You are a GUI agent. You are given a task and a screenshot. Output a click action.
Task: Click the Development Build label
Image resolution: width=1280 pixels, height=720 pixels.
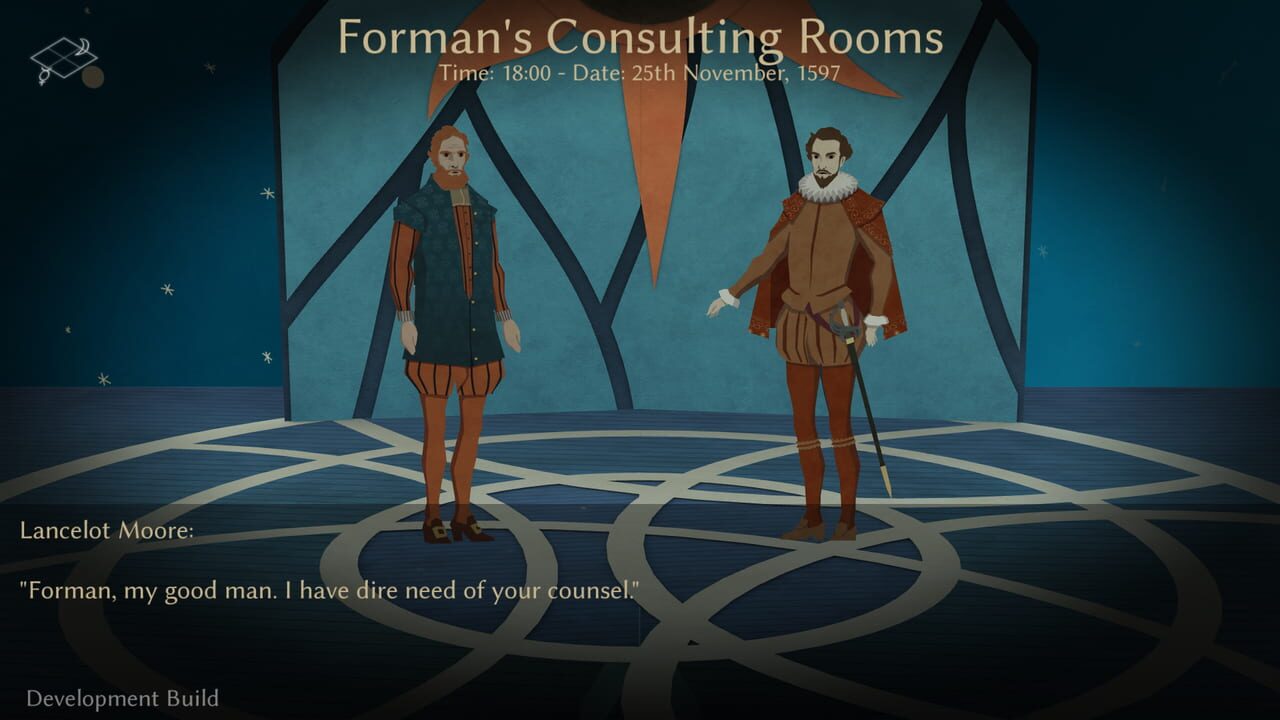[x=123, y=700]
